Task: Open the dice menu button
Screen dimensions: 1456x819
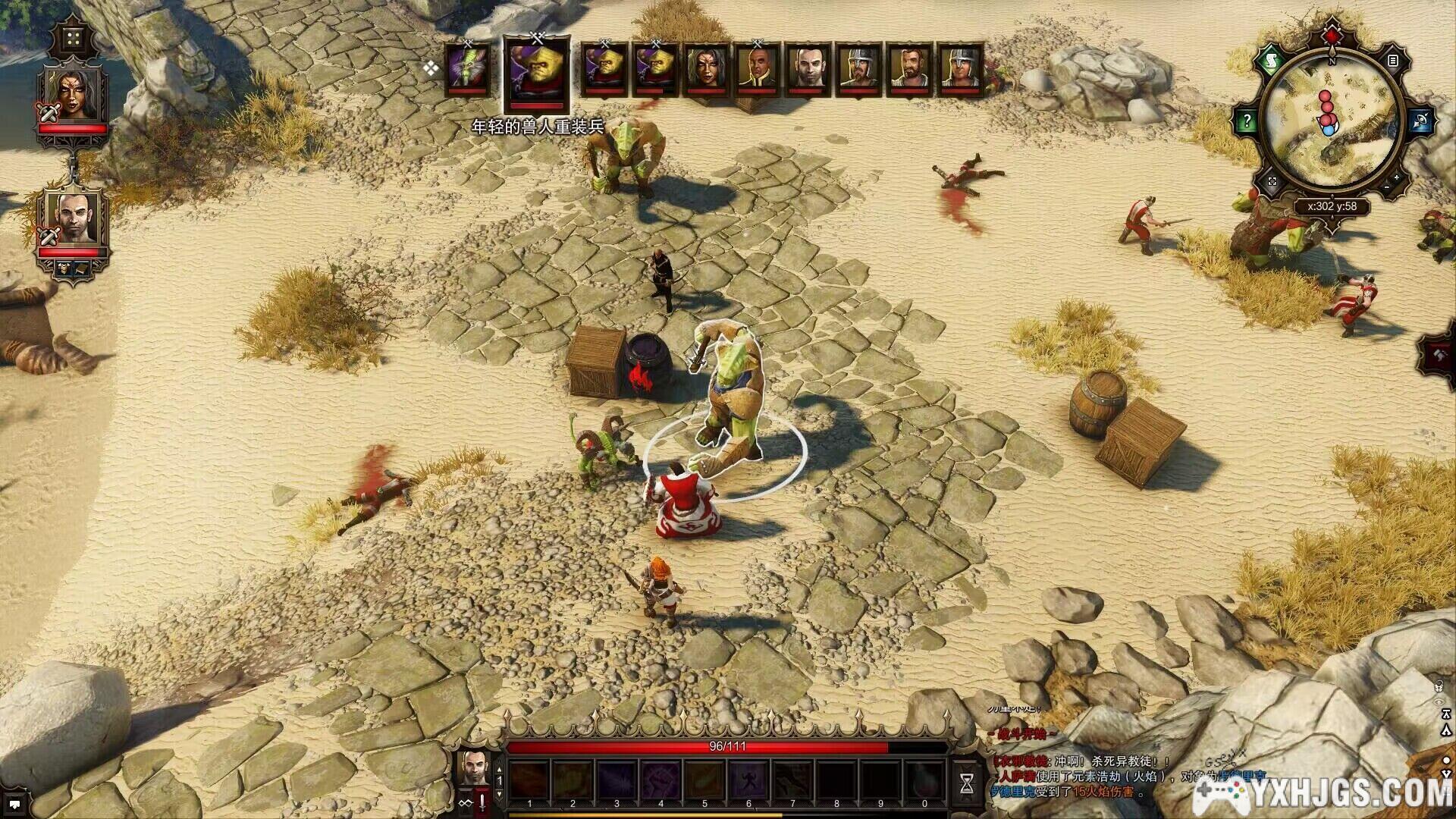Action: click(74, 38)
